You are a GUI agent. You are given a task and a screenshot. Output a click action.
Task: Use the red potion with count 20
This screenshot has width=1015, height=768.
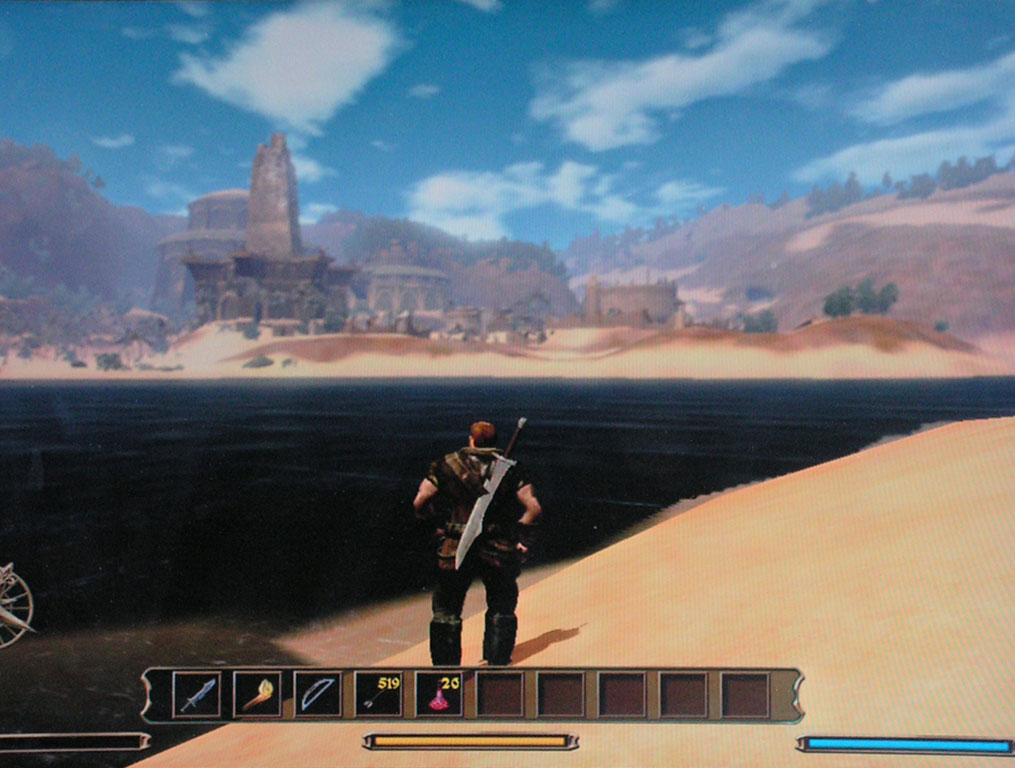coord(439,694)
